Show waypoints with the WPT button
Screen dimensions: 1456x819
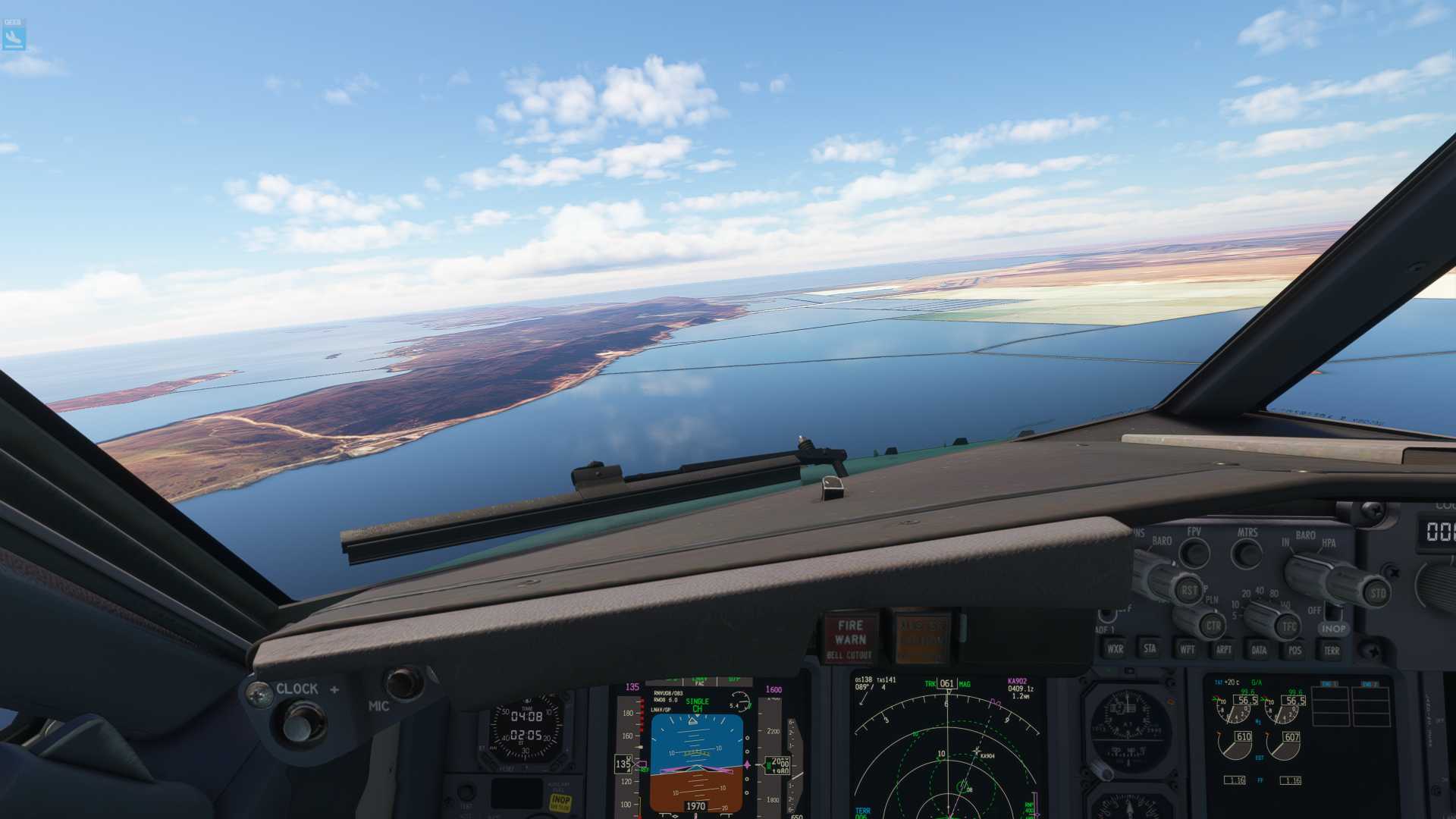coord(1187,649)
